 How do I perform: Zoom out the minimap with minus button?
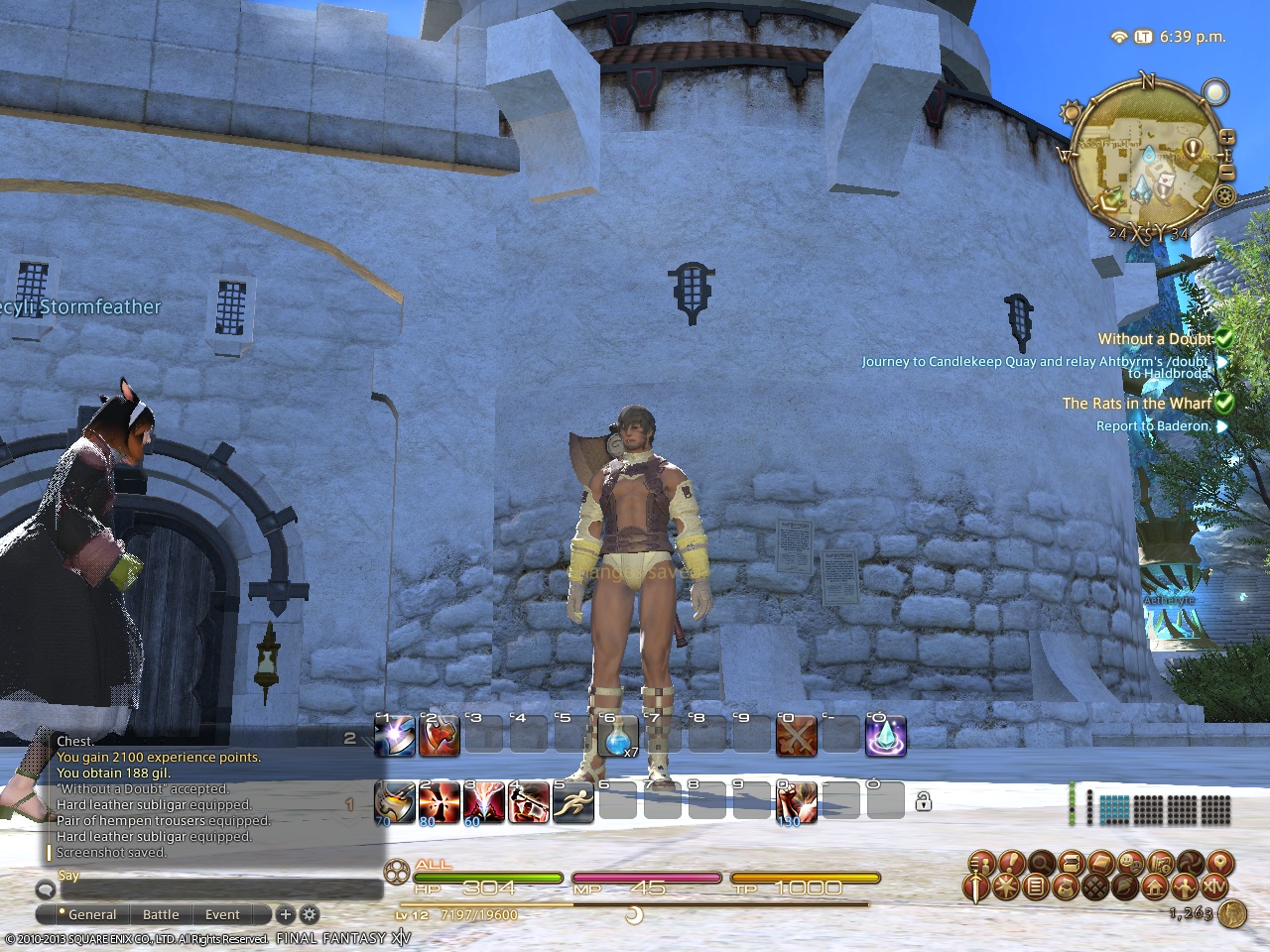(x=1227, y=174)
